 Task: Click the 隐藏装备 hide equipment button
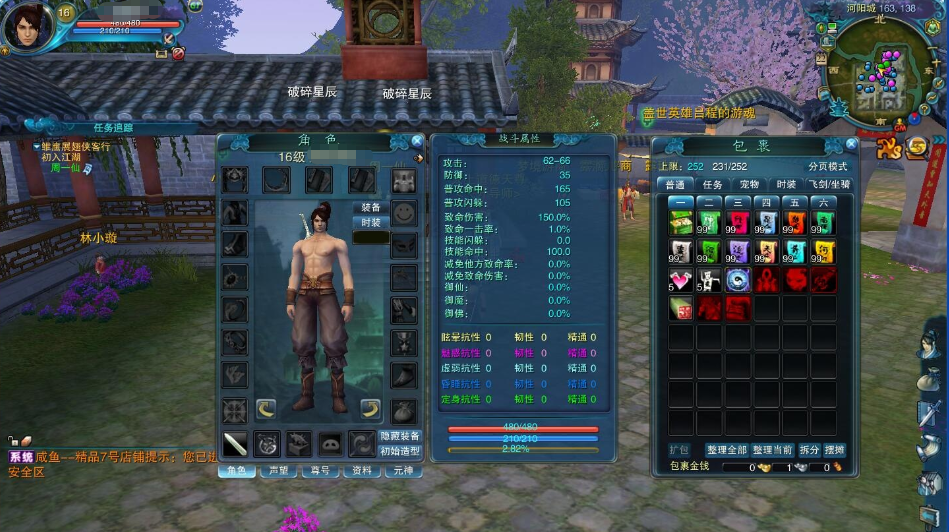(400, 436)
